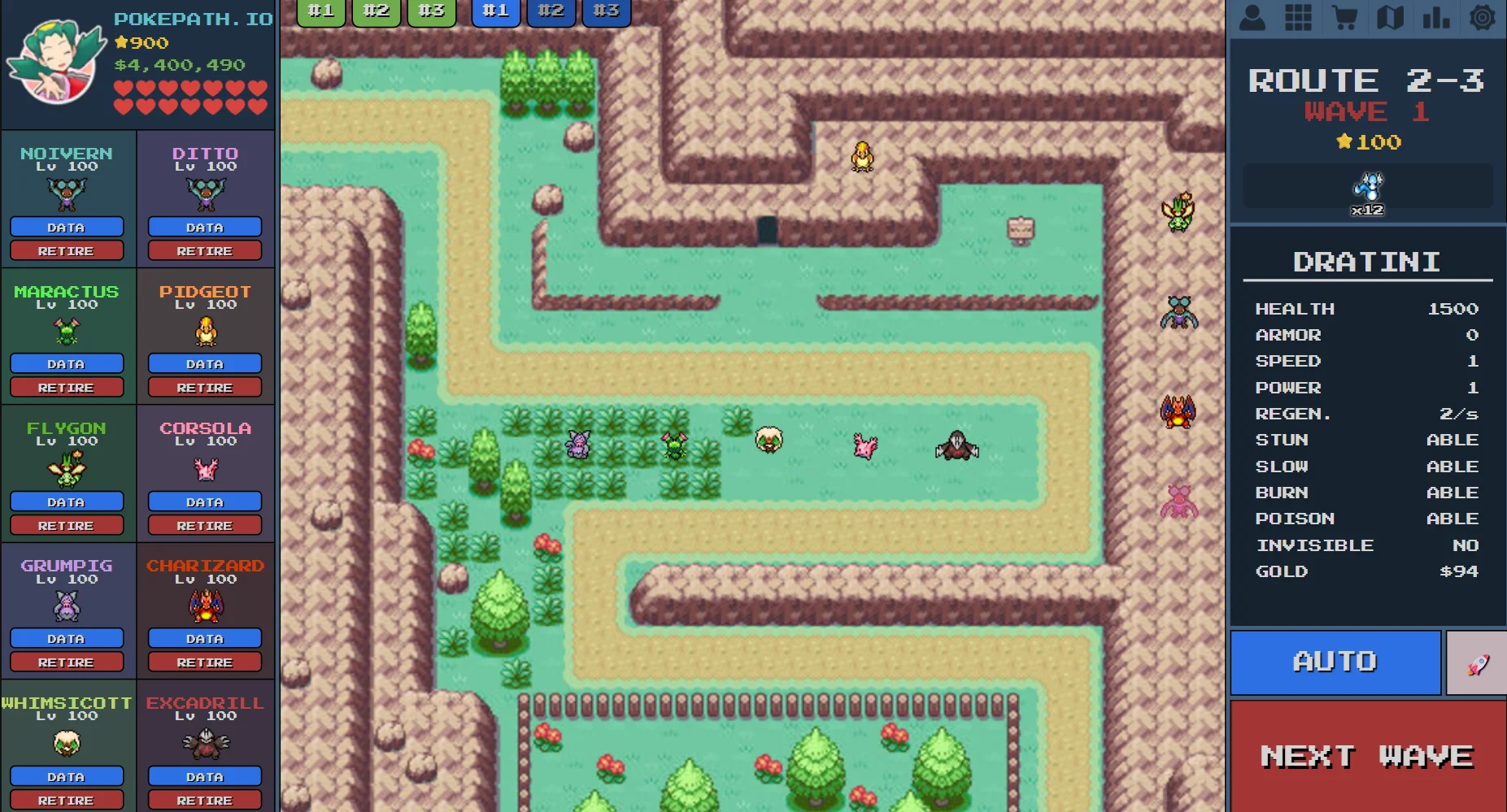Open the map icon

coord(1390,16)
